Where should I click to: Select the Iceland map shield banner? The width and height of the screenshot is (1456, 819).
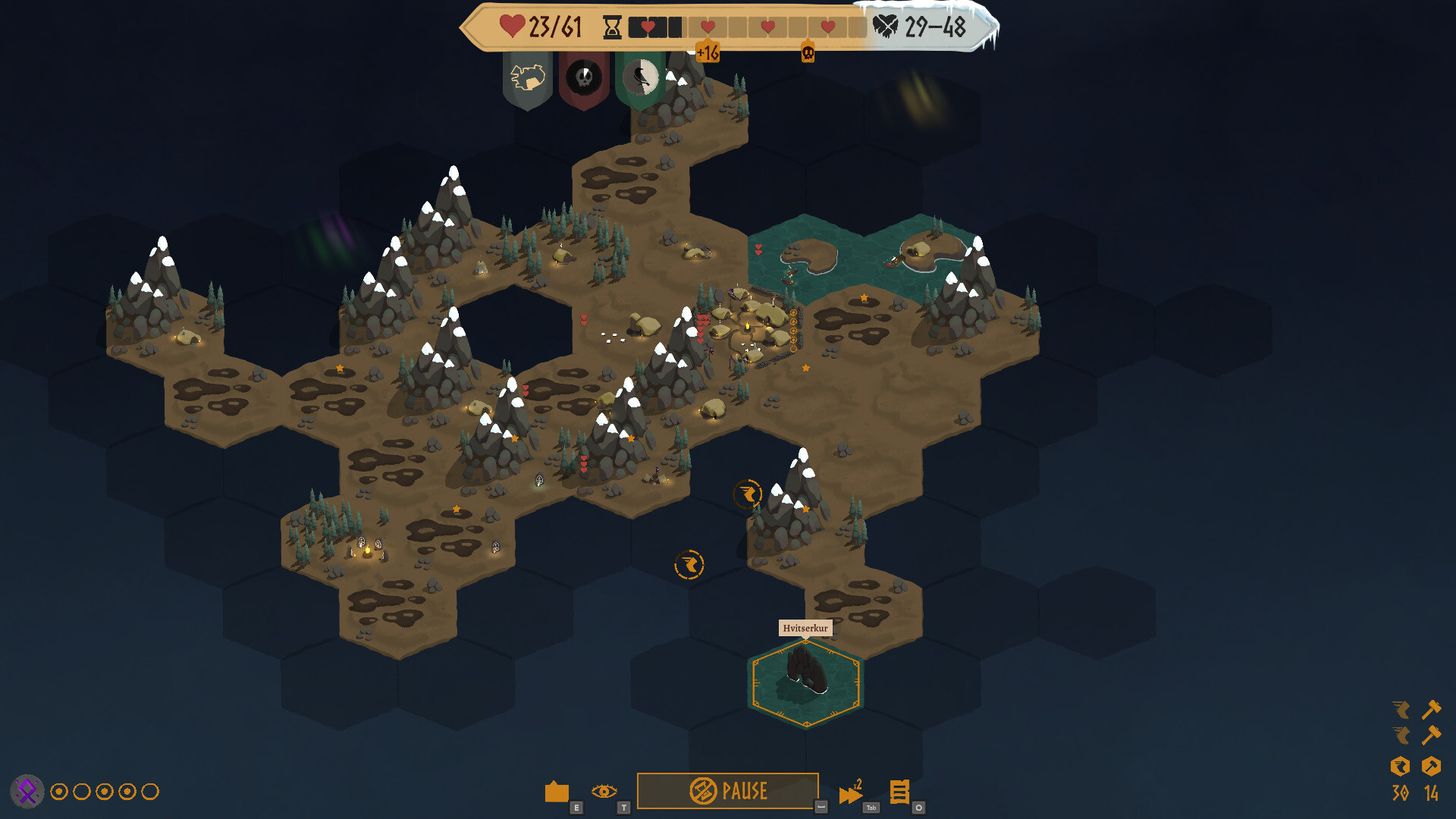coord(528,78)
